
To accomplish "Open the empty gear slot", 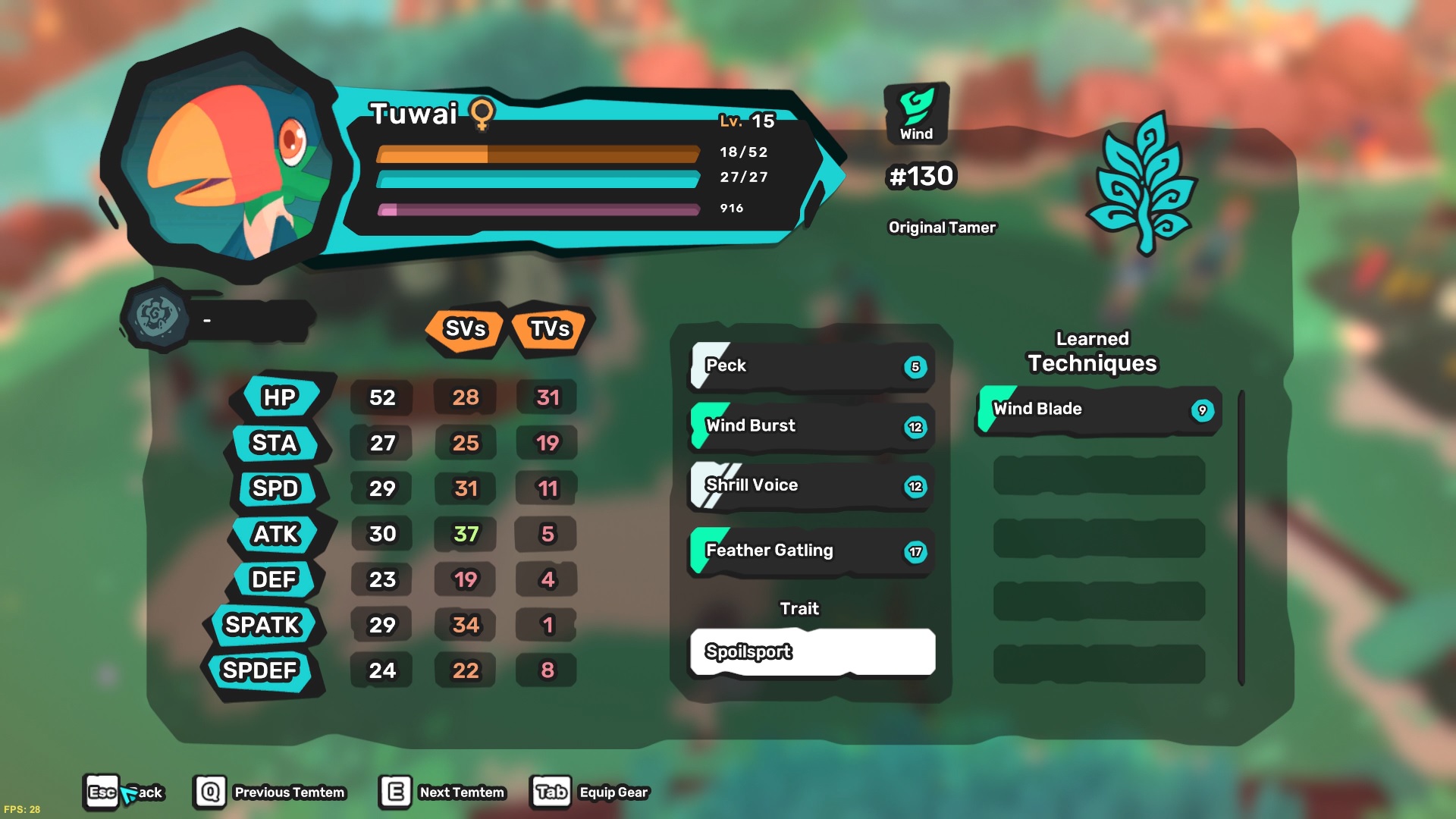I will point(159,318).
